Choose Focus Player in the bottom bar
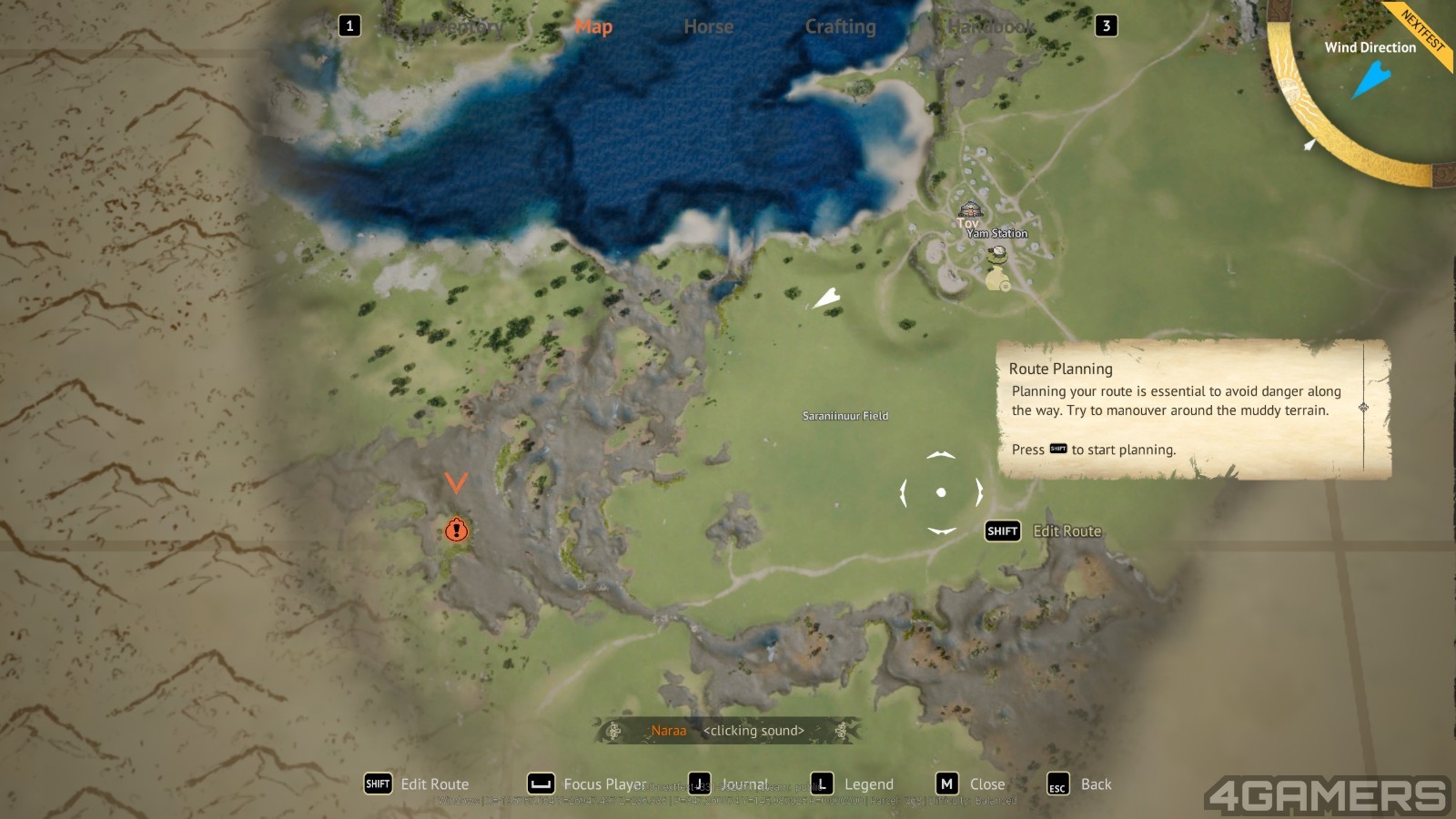This screenshot has height=819, width=1456. [588, 784]
